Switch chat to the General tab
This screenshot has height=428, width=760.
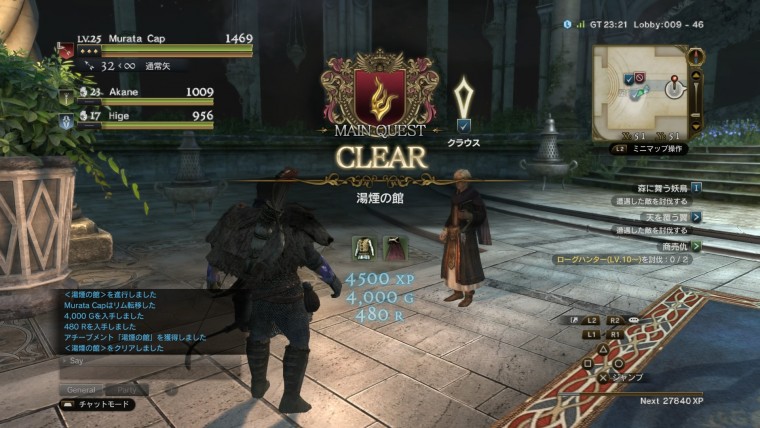[x=82, y=389]
